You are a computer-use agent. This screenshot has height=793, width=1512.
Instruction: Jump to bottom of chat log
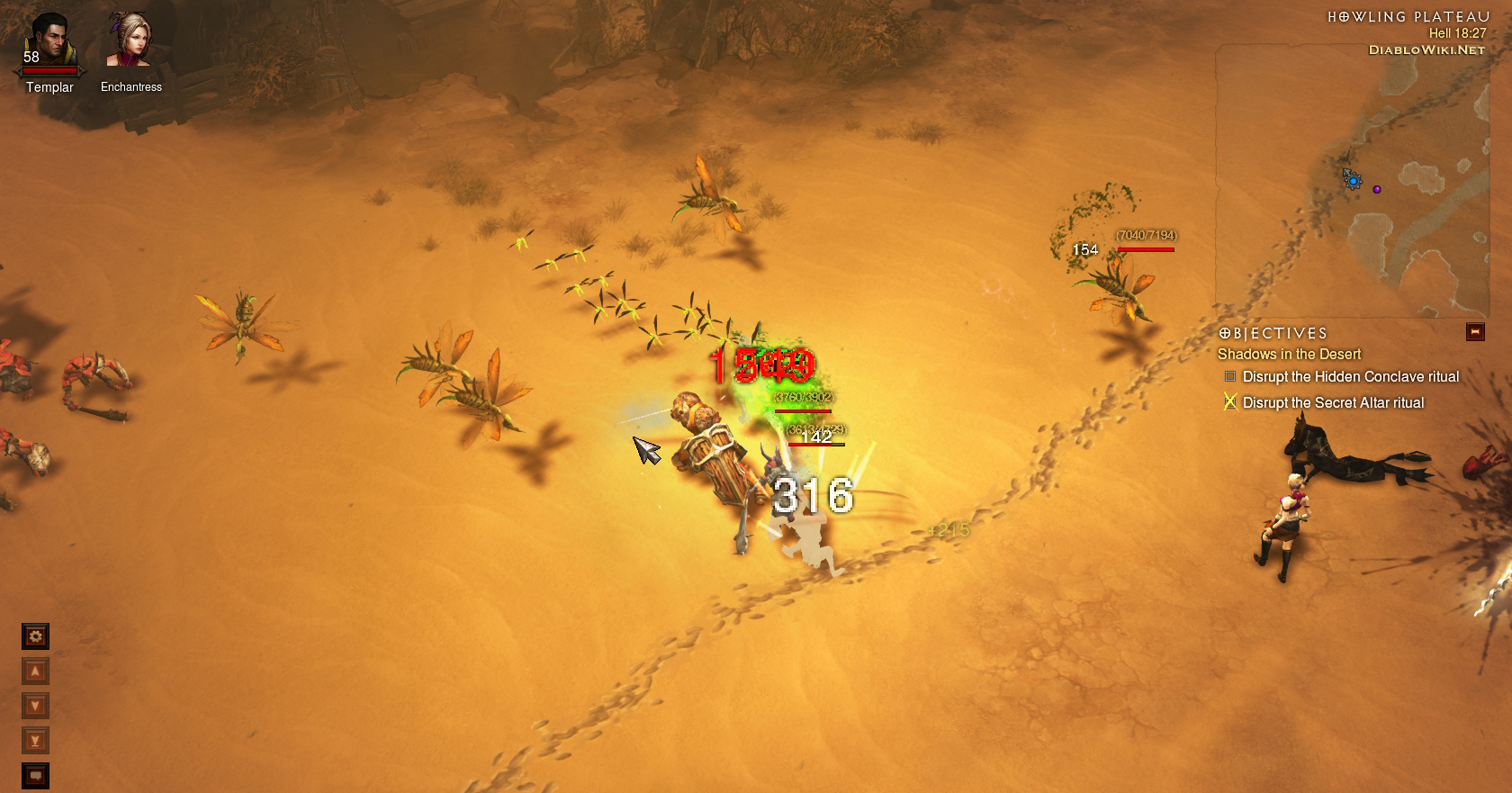[35, 741]
